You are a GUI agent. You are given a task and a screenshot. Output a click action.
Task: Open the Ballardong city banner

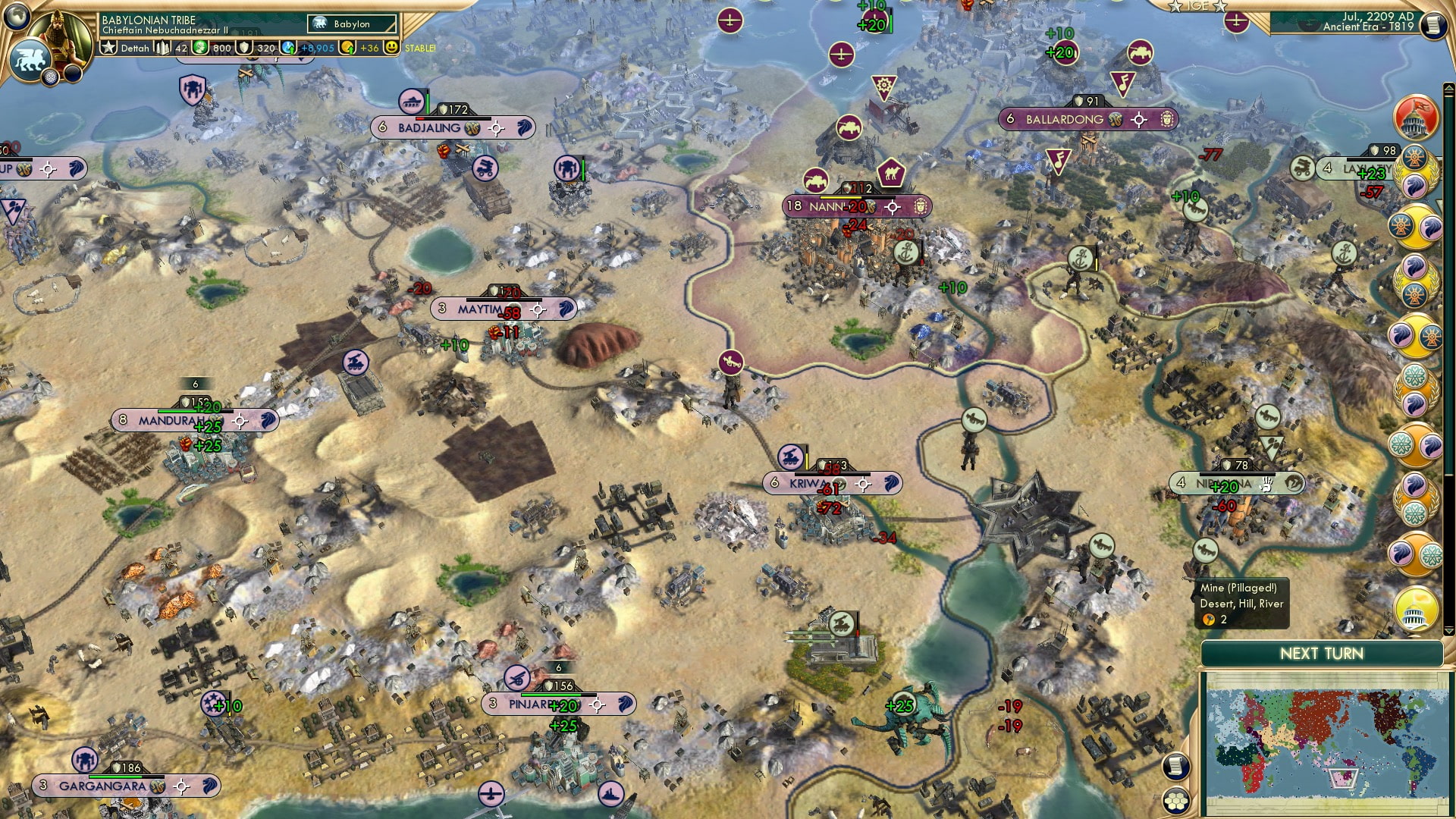click(x=1062, y=118)
